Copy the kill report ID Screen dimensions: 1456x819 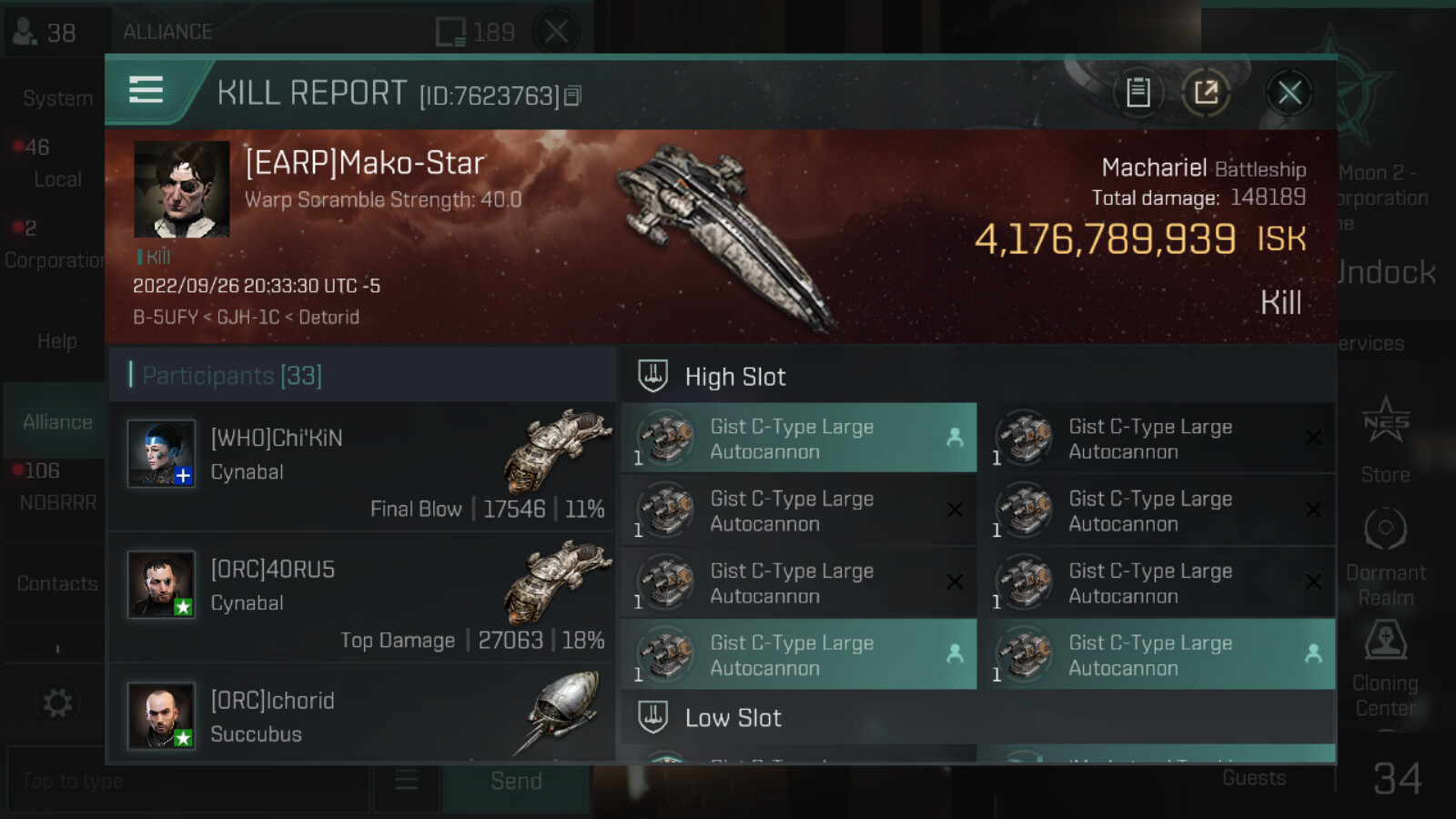572,96
